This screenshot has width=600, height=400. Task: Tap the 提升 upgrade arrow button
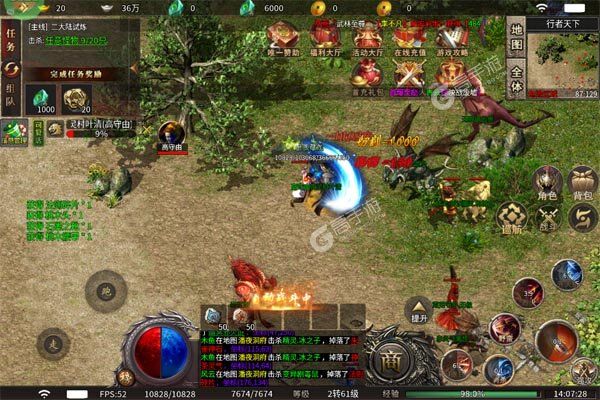pyautogui.click(x=419, y=310)
